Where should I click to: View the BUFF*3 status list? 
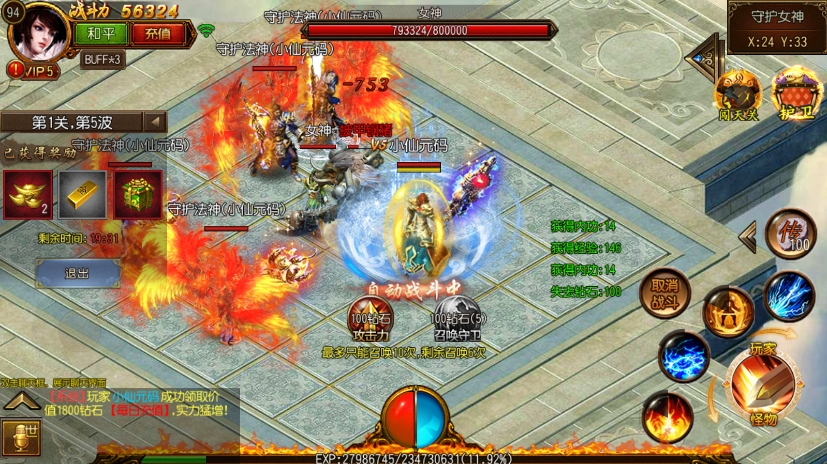103,59
